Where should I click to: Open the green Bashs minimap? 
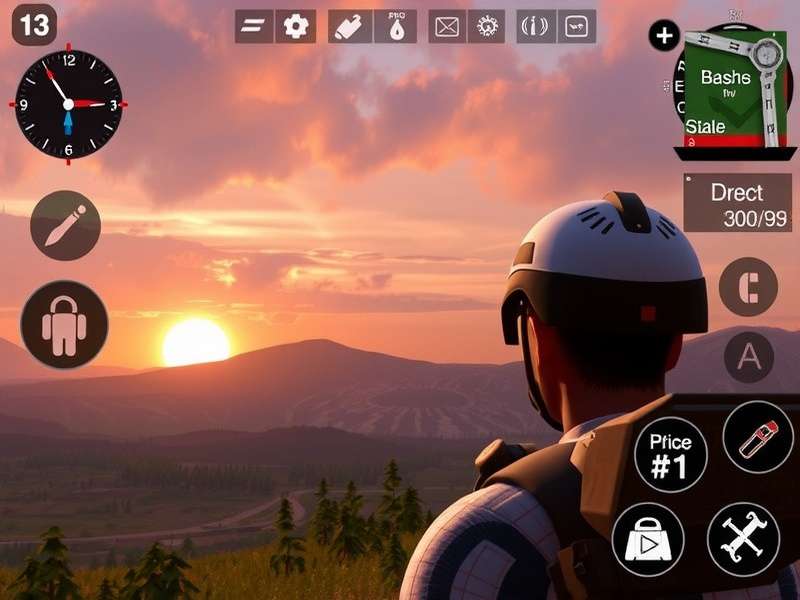[x=730, y=90]
